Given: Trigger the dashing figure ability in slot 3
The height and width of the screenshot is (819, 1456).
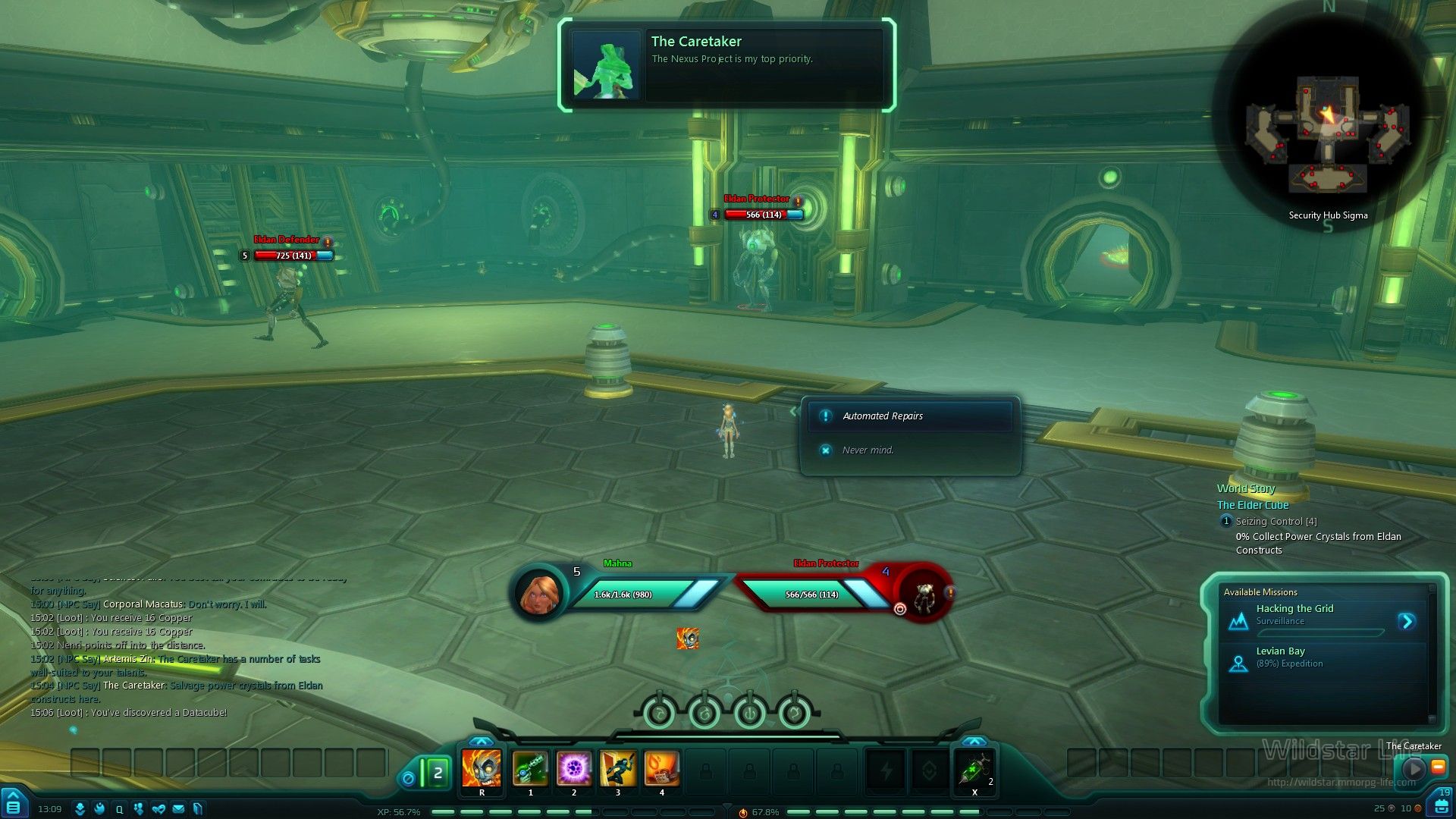Looking at the screenshot, I should [618, 768].
